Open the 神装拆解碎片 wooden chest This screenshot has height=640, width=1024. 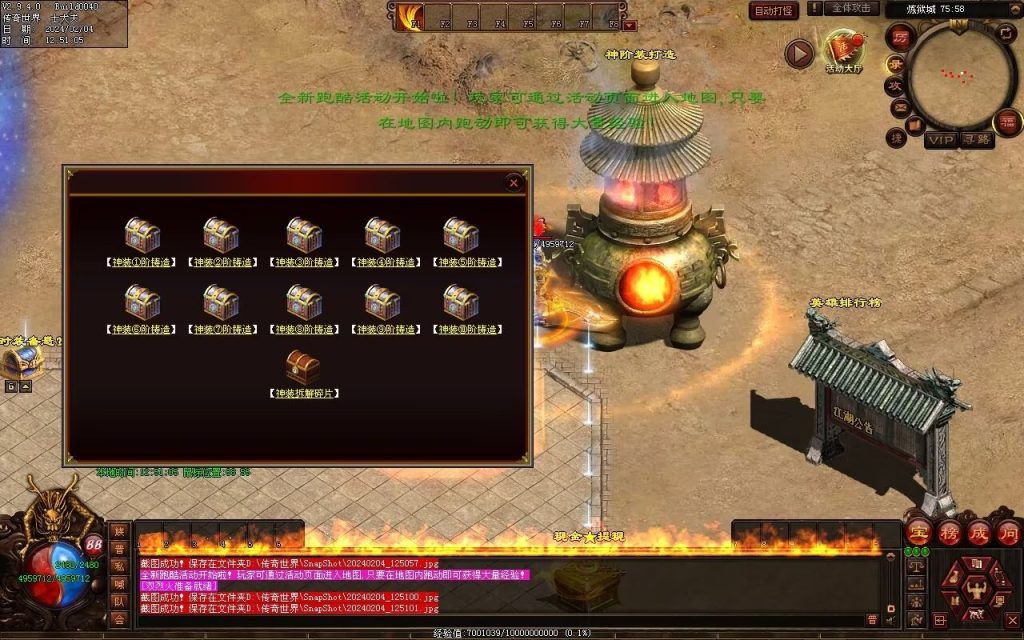point(303,368)
